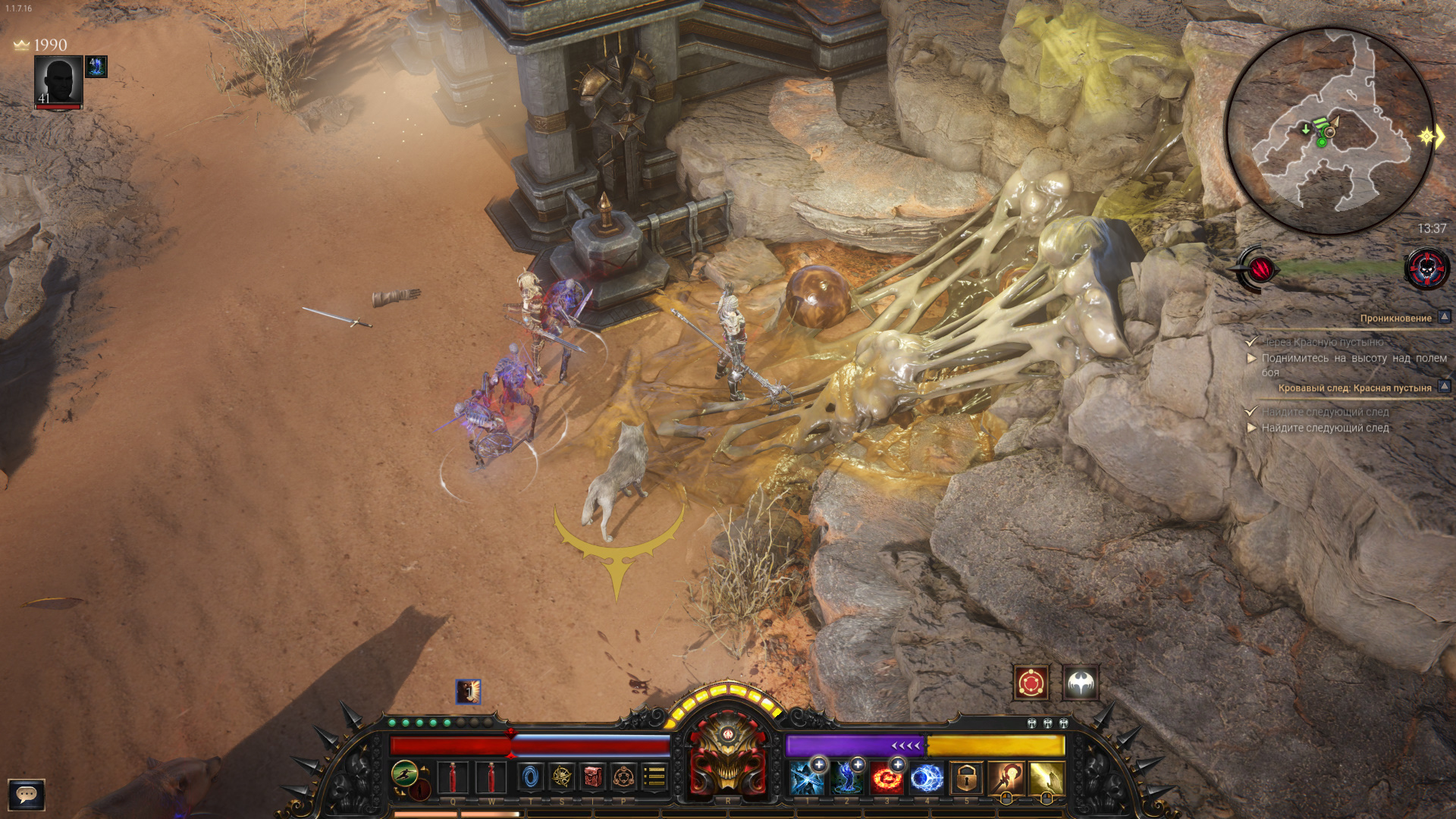Use the first red health potion

point(453,777)
